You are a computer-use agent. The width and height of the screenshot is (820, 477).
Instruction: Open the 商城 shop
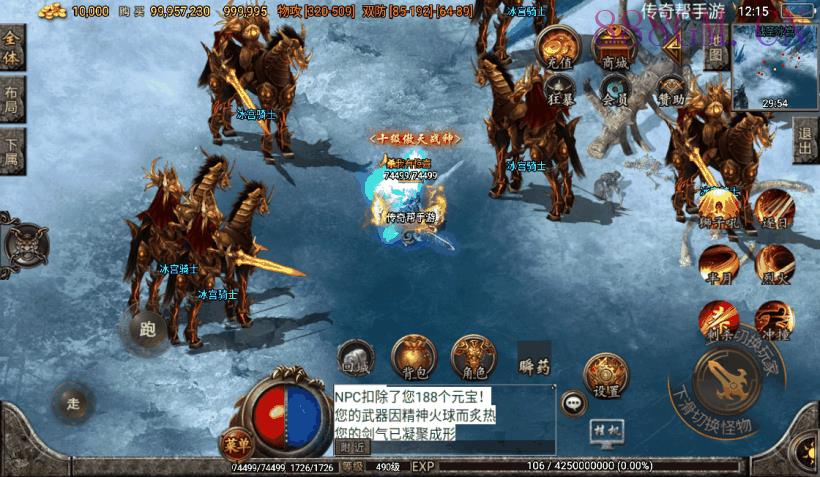point(615,46)
